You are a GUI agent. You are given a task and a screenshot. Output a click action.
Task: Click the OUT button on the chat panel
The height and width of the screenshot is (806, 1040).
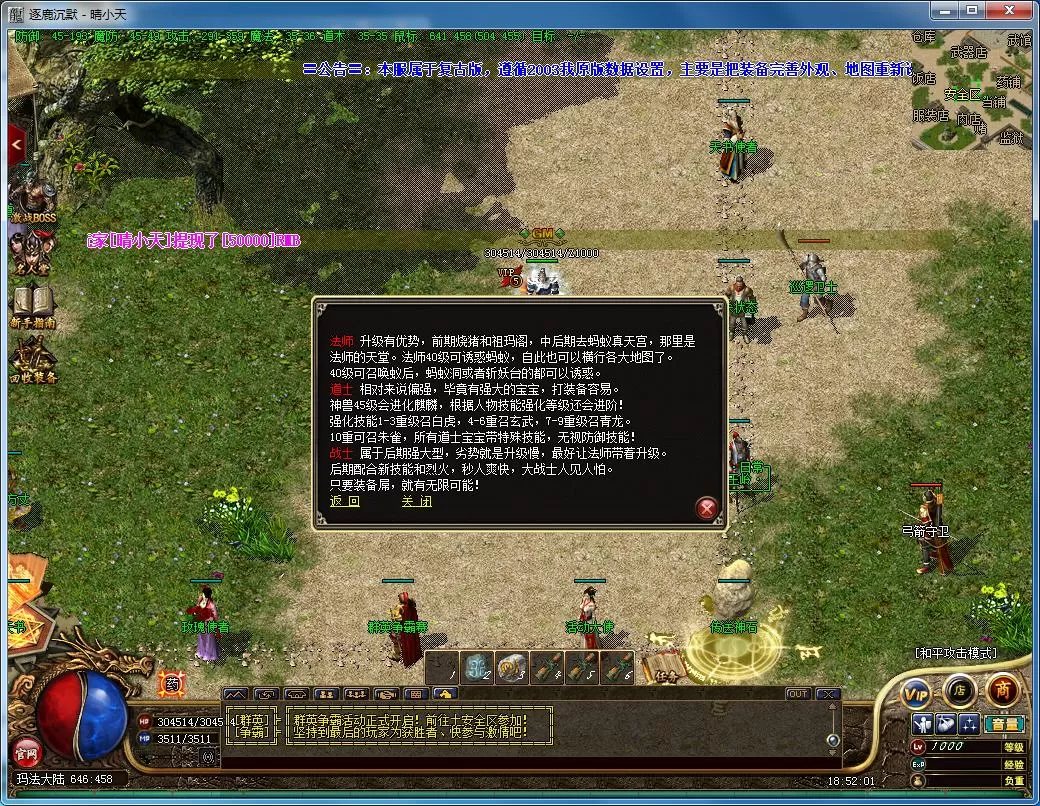798,694
